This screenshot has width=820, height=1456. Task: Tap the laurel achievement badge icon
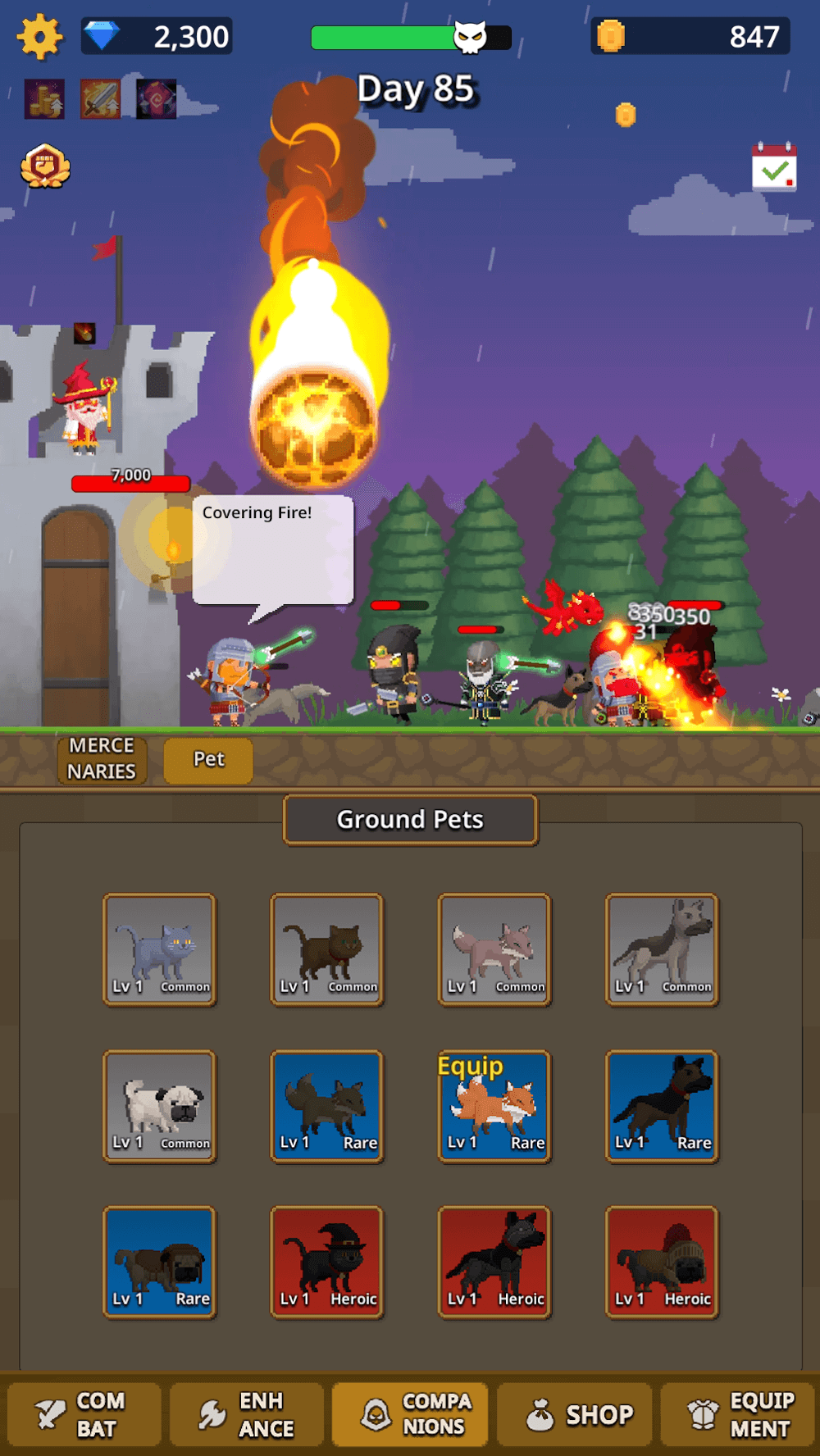click(x=45, y=166)
